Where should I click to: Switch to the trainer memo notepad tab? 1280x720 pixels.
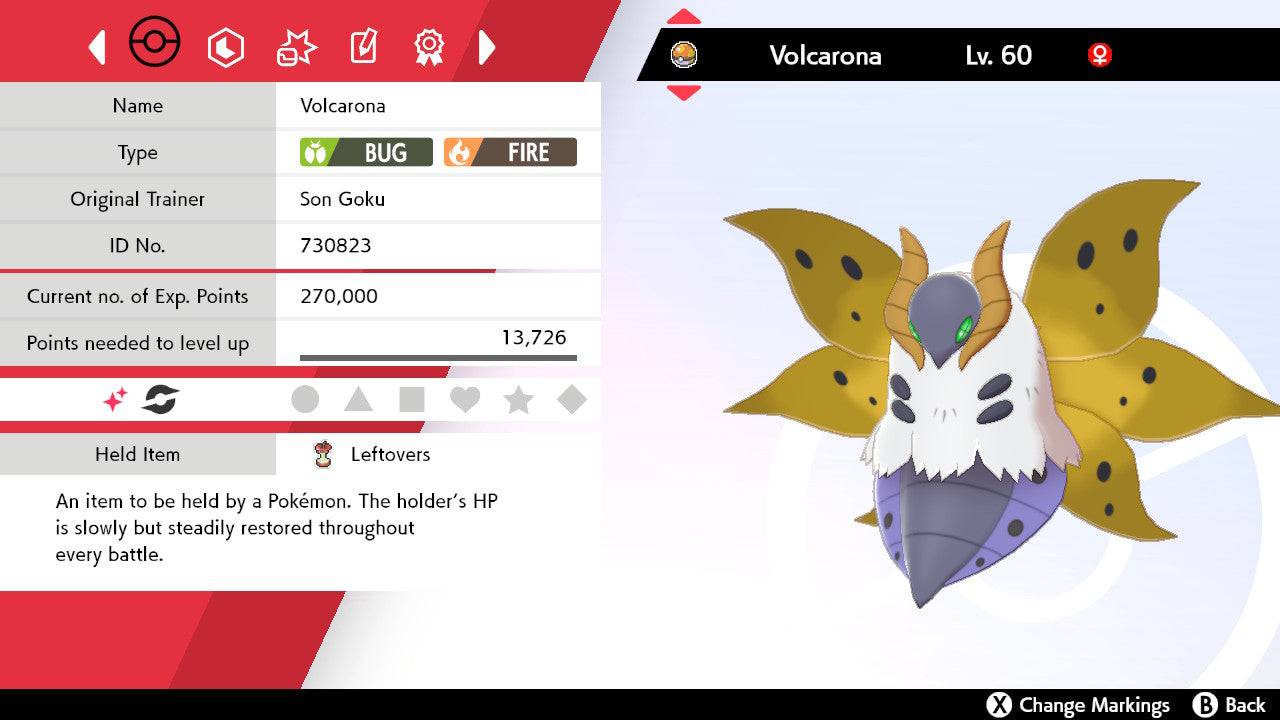coord(362,47)
